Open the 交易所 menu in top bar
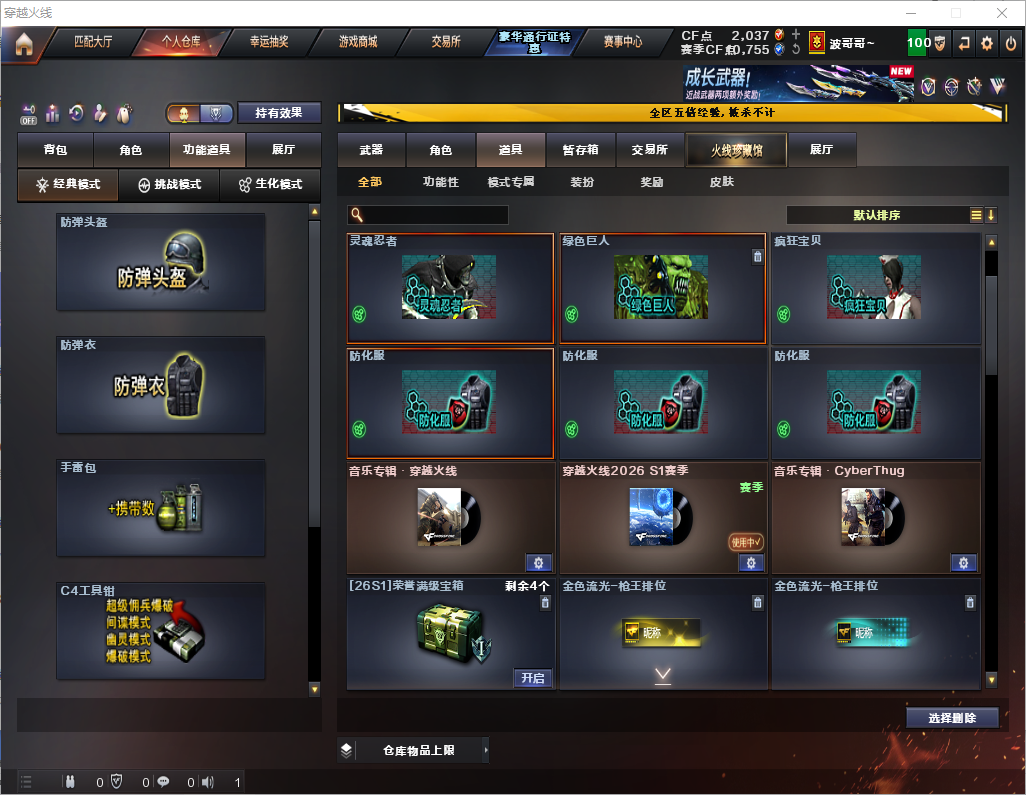 pyautogui.click(x=446, y=43)
